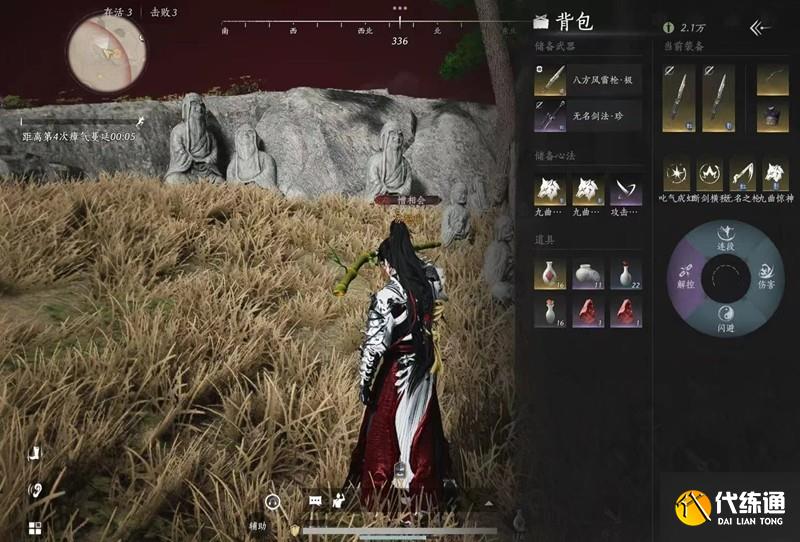Open the circular minimap

click(x=106, y=50)
